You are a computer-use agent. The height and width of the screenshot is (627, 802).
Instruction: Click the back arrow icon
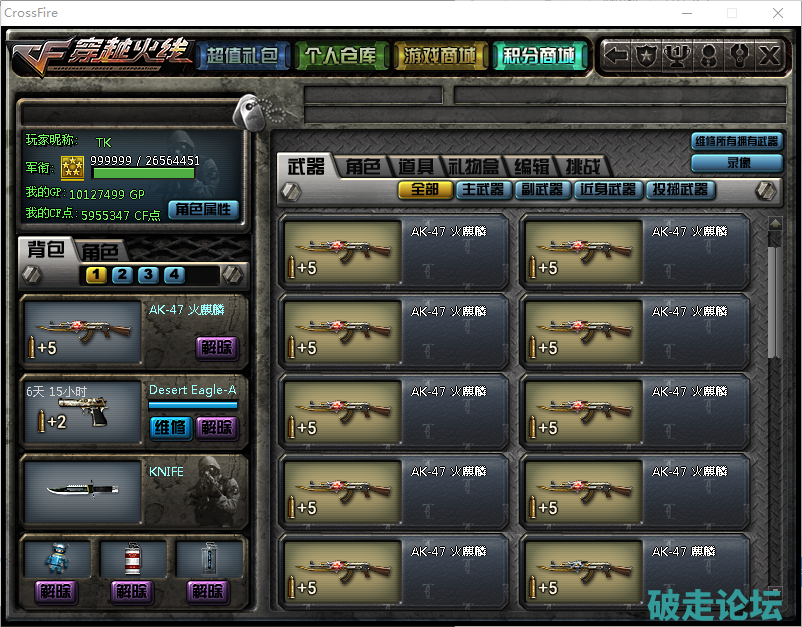coord(617,56)
